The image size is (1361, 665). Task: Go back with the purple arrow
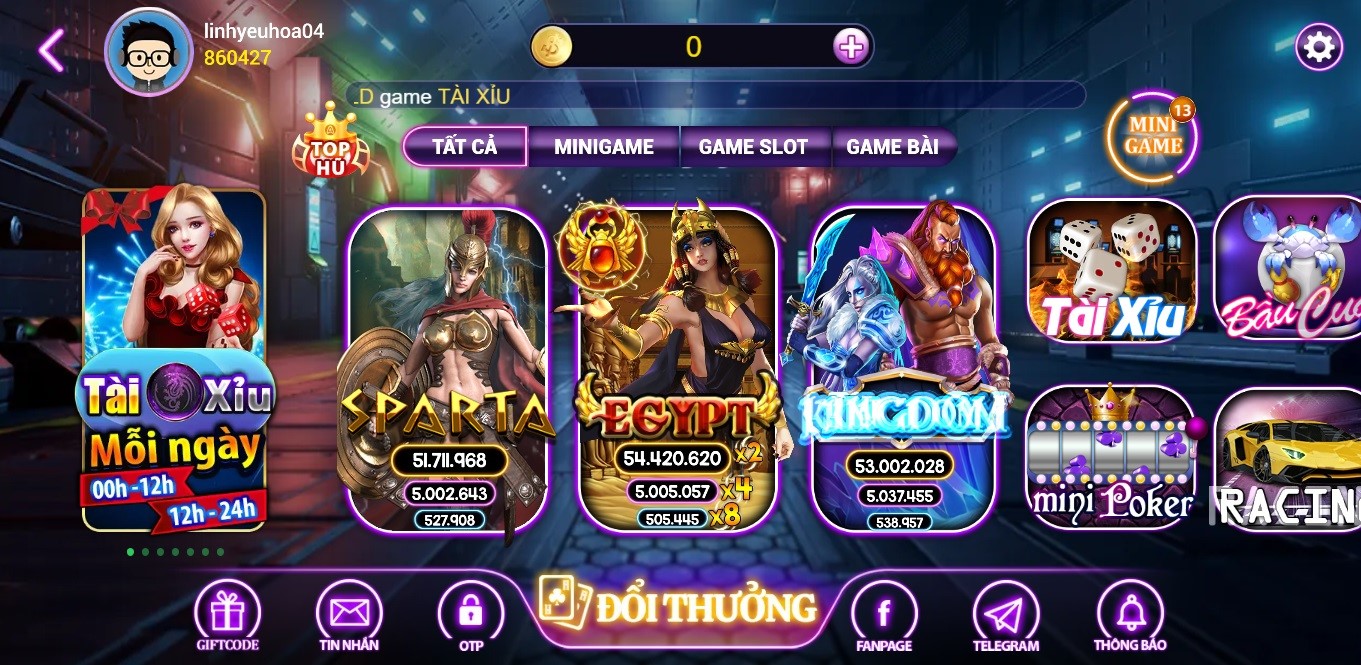tap(51, 50)
